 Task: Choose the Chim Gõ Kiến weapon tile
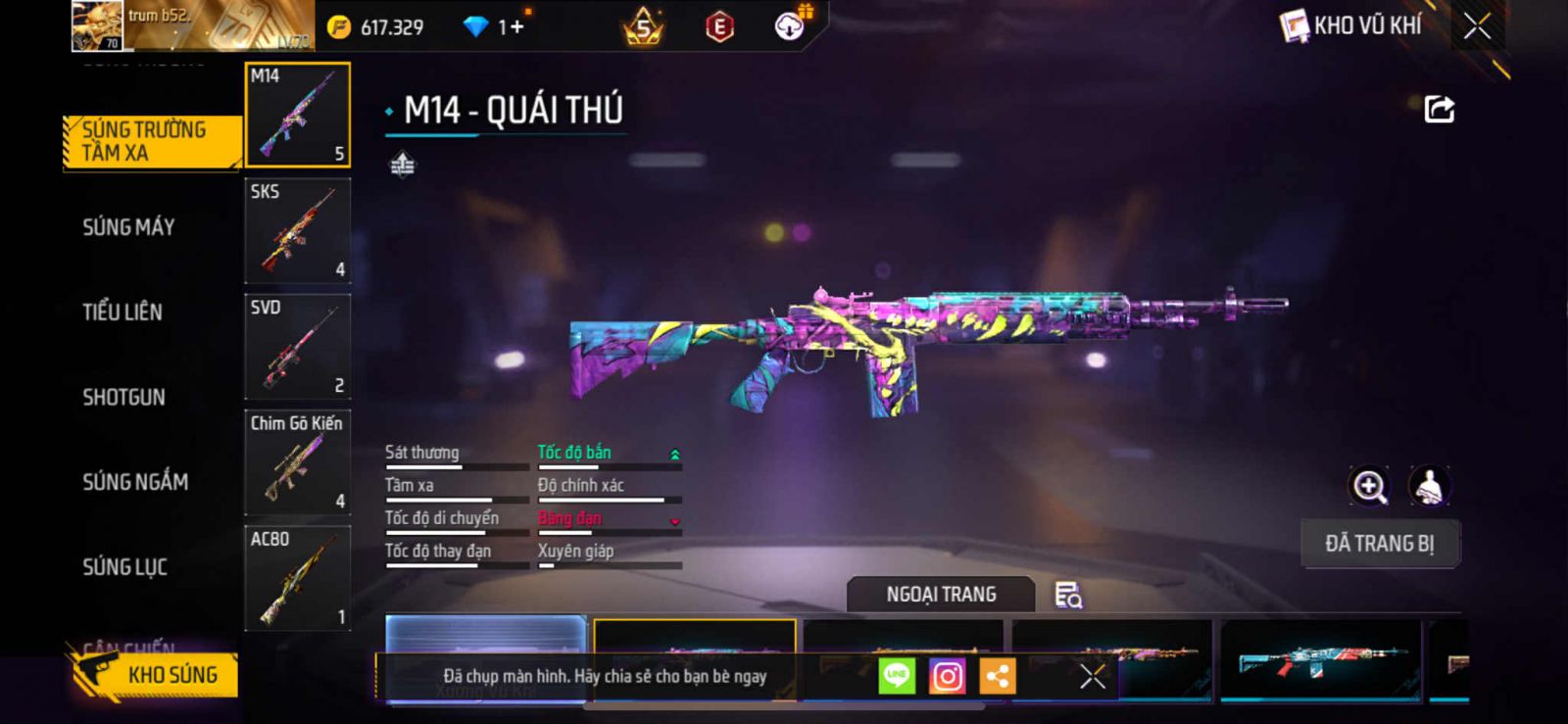pos(298,462)
